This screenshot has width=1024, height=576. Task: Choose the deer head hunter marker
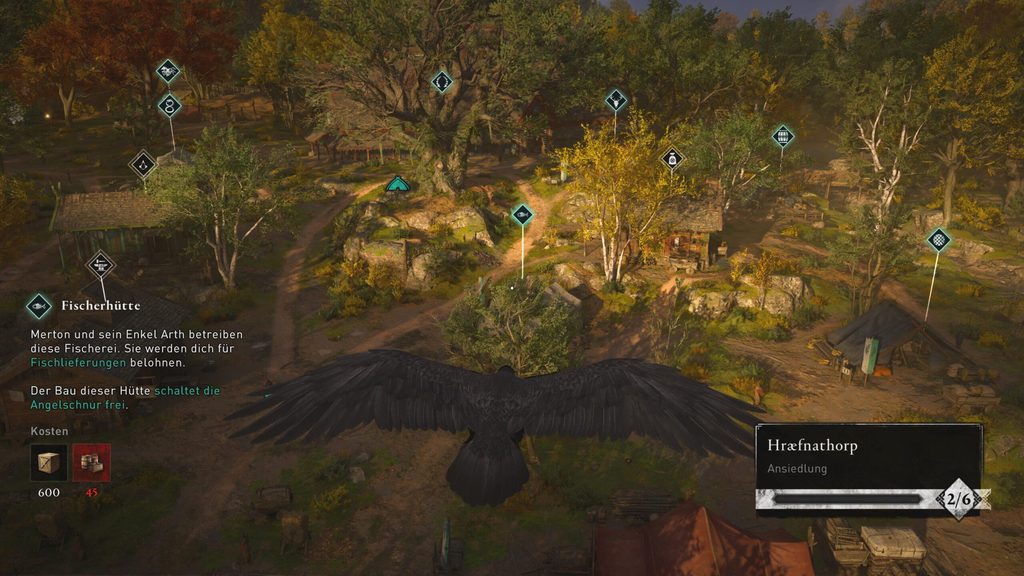click(615, 99)
